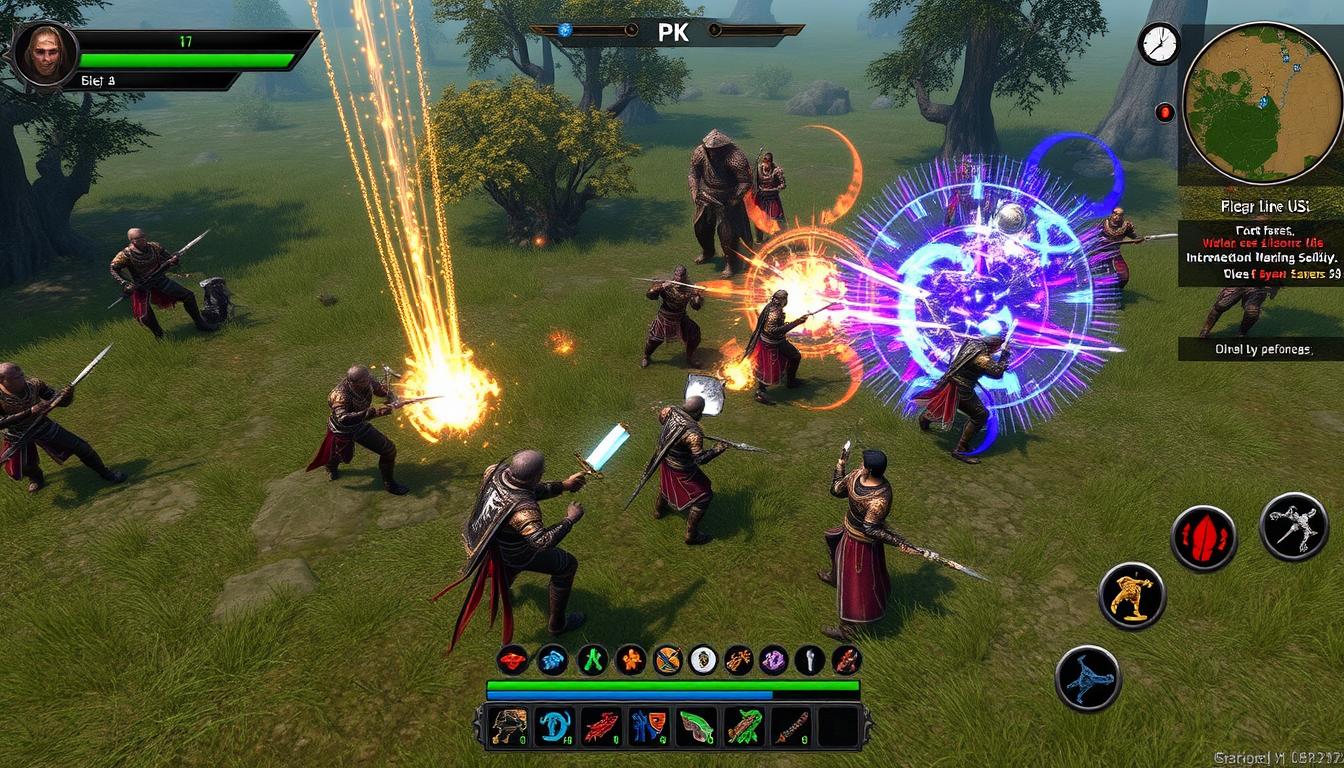Trigger the golden crouching warrior skill
The width and height of the screenshot is (1344, 768).
pyautogui.click(x=1132, y=596)
